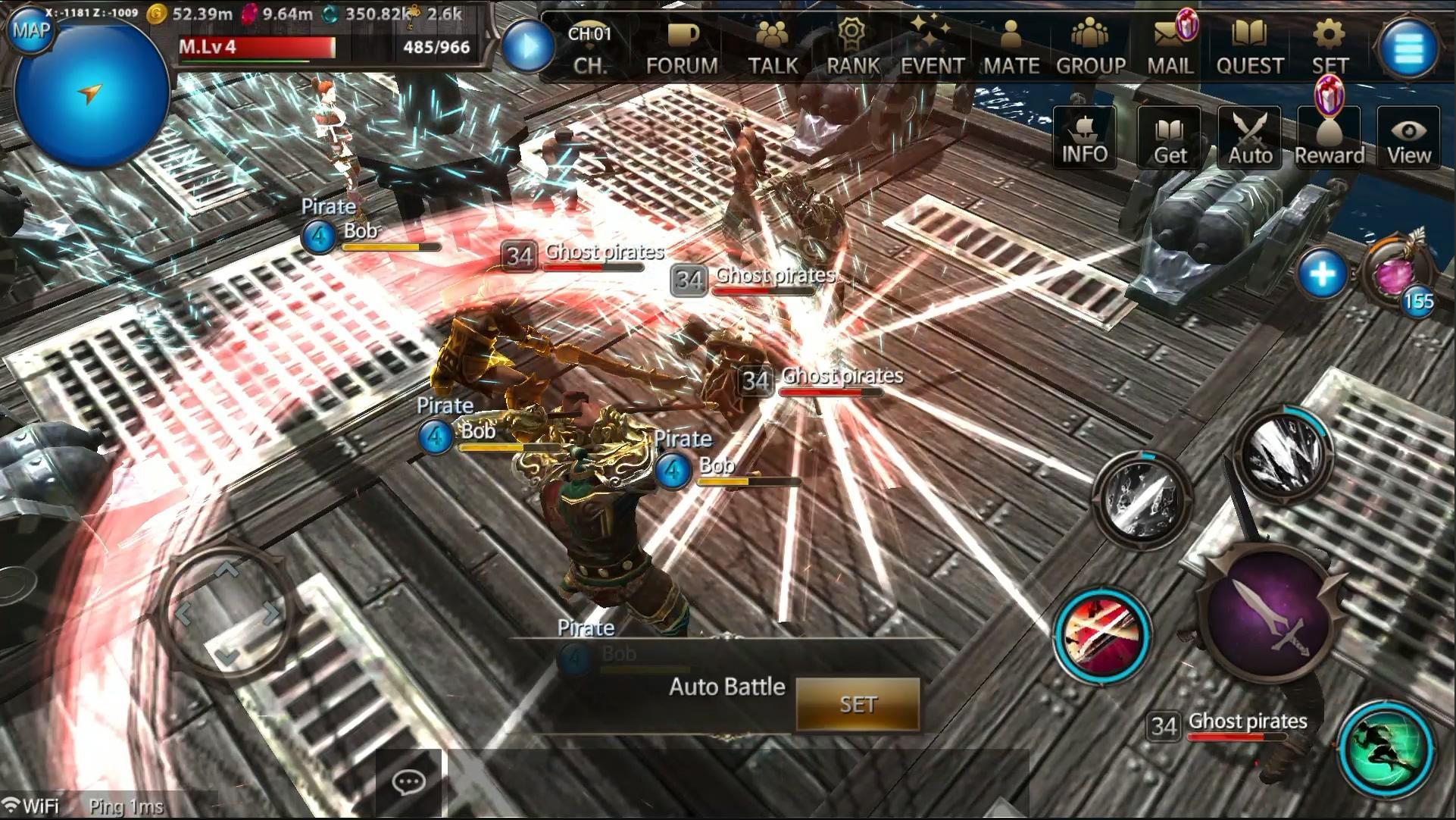This screenshot has height=820, width=1456.
Task: Open the TALK chat window
Action: [772, 47]
